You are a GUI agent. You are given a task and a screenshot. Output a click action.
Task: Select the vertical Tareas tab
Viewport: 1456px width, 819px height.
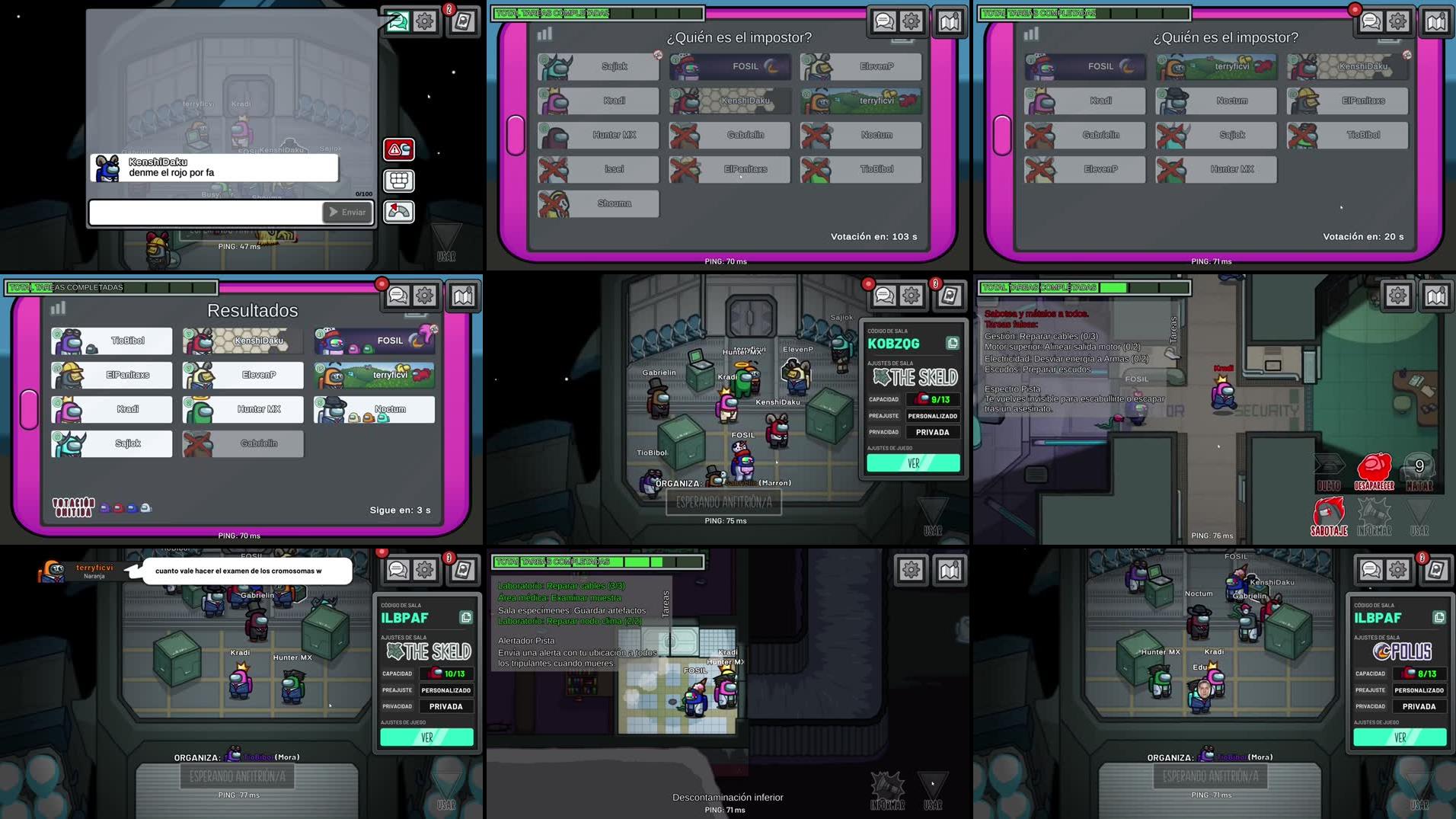[x=668, y=602]
